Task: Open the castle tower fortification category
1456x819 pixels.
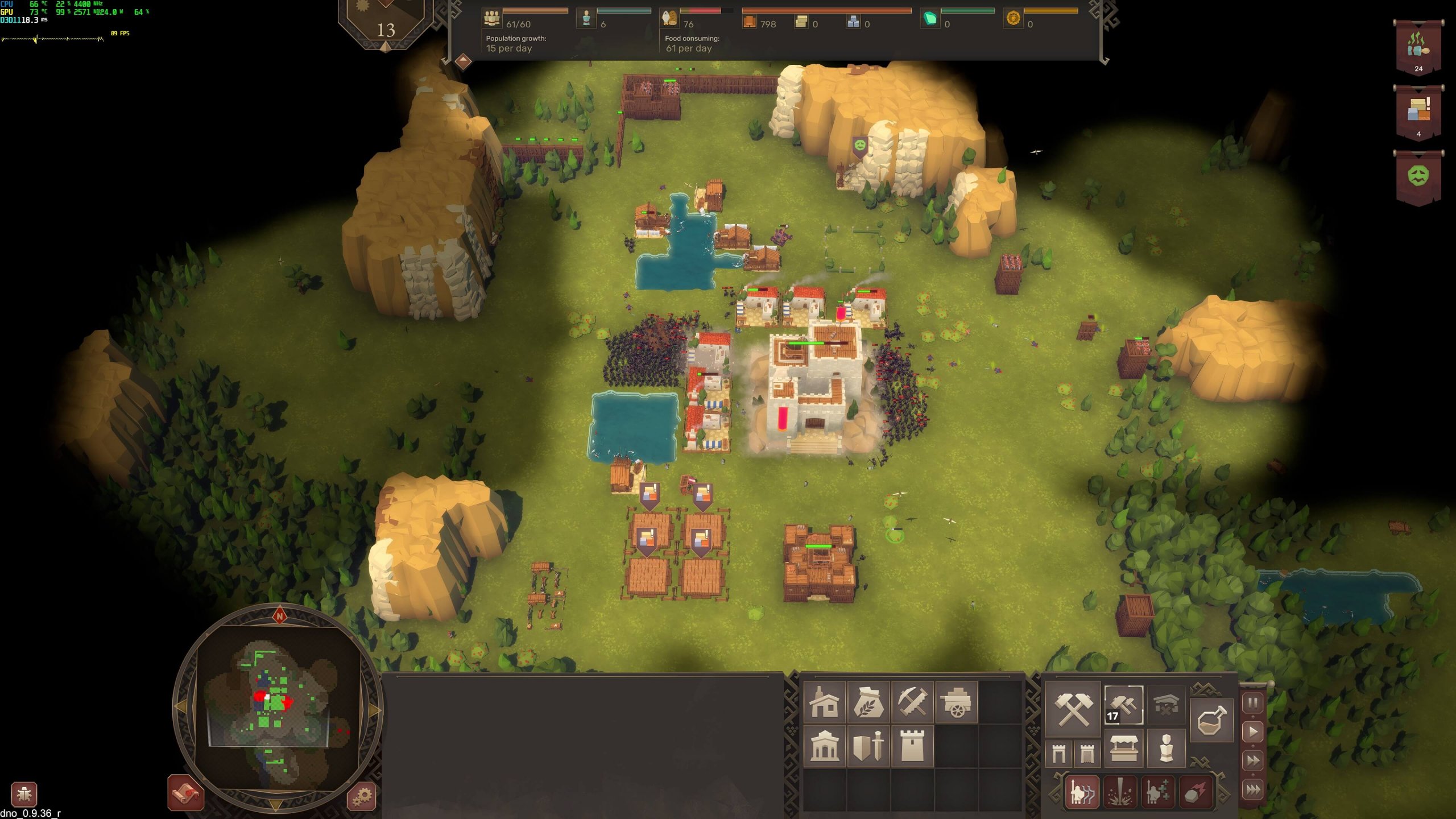Action: [912, 746]
